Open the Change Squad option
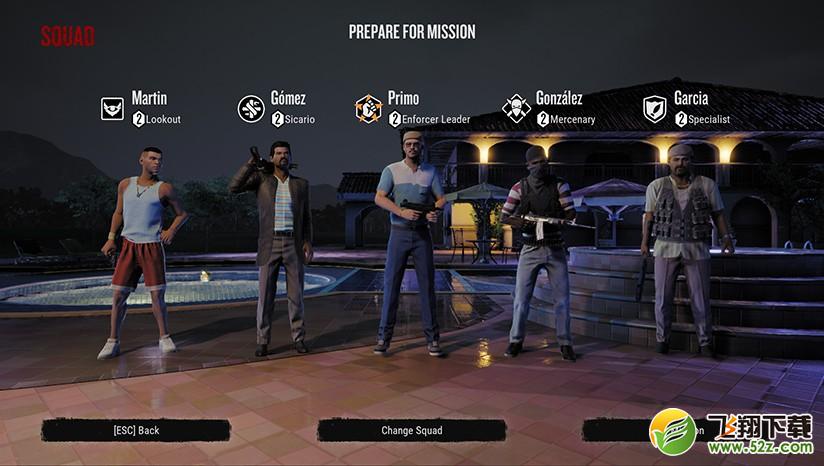Image resolution: width=824 pixels, height=466 pixels. coord(411,431)
